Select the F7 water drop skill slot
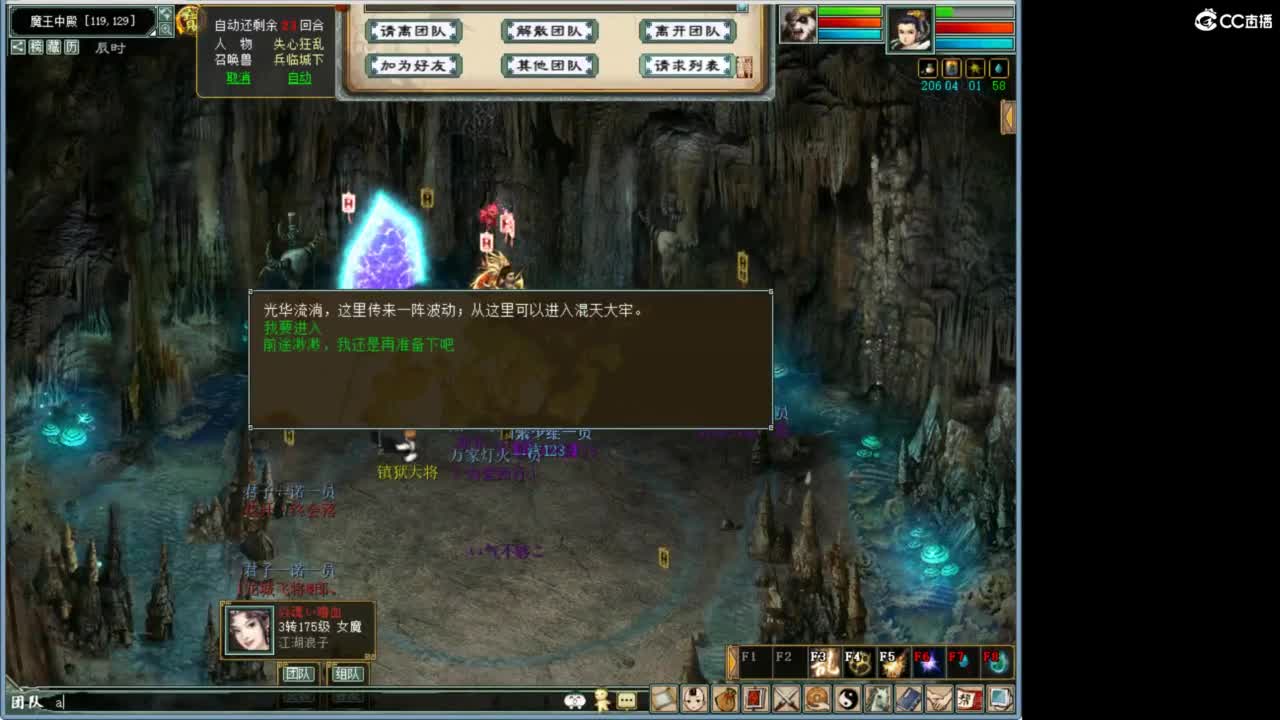The image size is (1280, 720). pyautogui.click(x=962, y=660)
